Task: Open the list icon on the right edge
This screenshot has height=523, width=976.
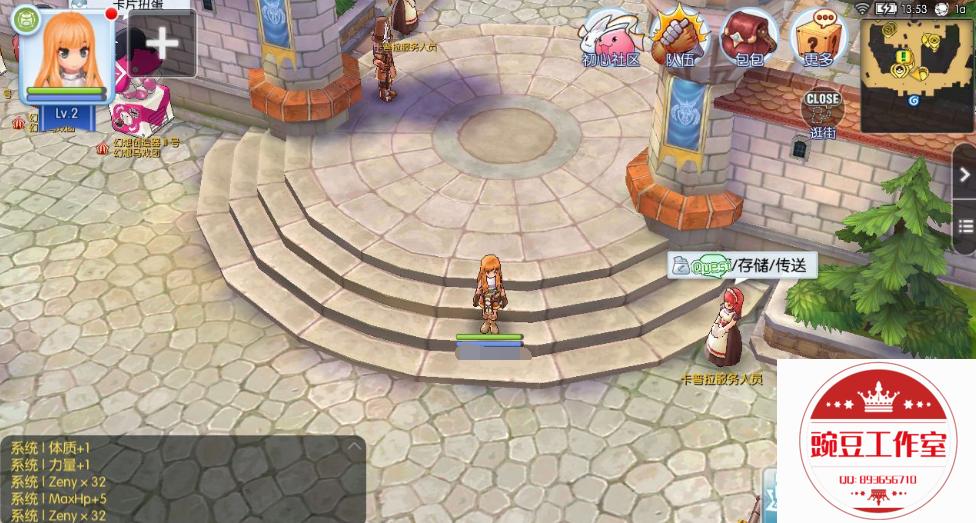Action: (x=965, y=223)
